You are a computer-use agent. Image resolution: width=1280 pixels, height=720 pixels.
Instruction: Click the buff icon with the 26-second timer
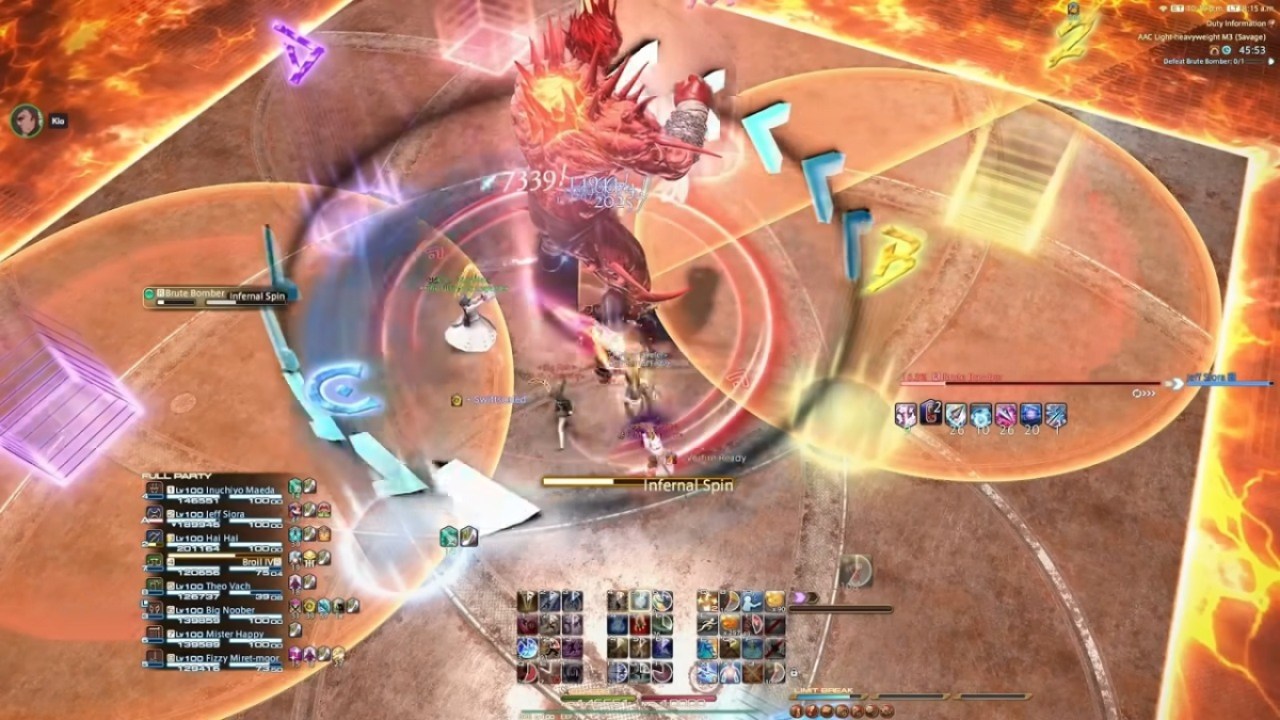click(x=957, y=412)
